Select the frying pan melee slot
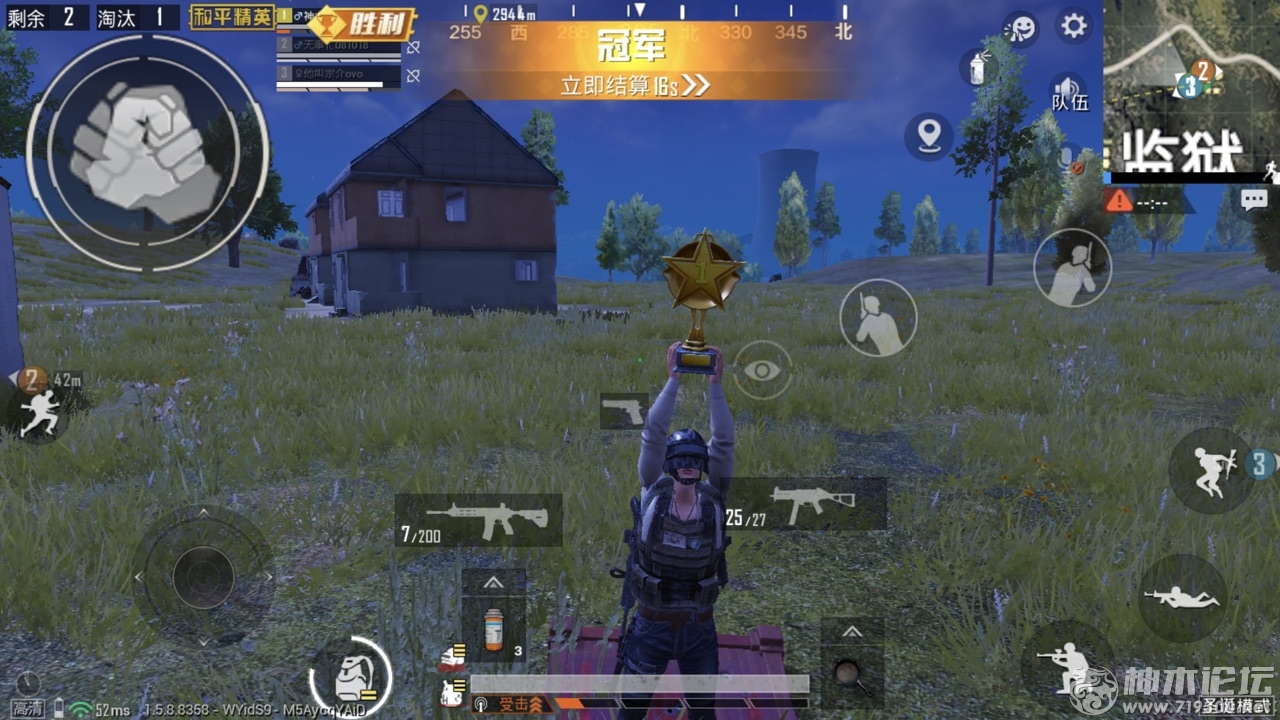The height and width of the screenshot is (720, 1280). [852, 670]
